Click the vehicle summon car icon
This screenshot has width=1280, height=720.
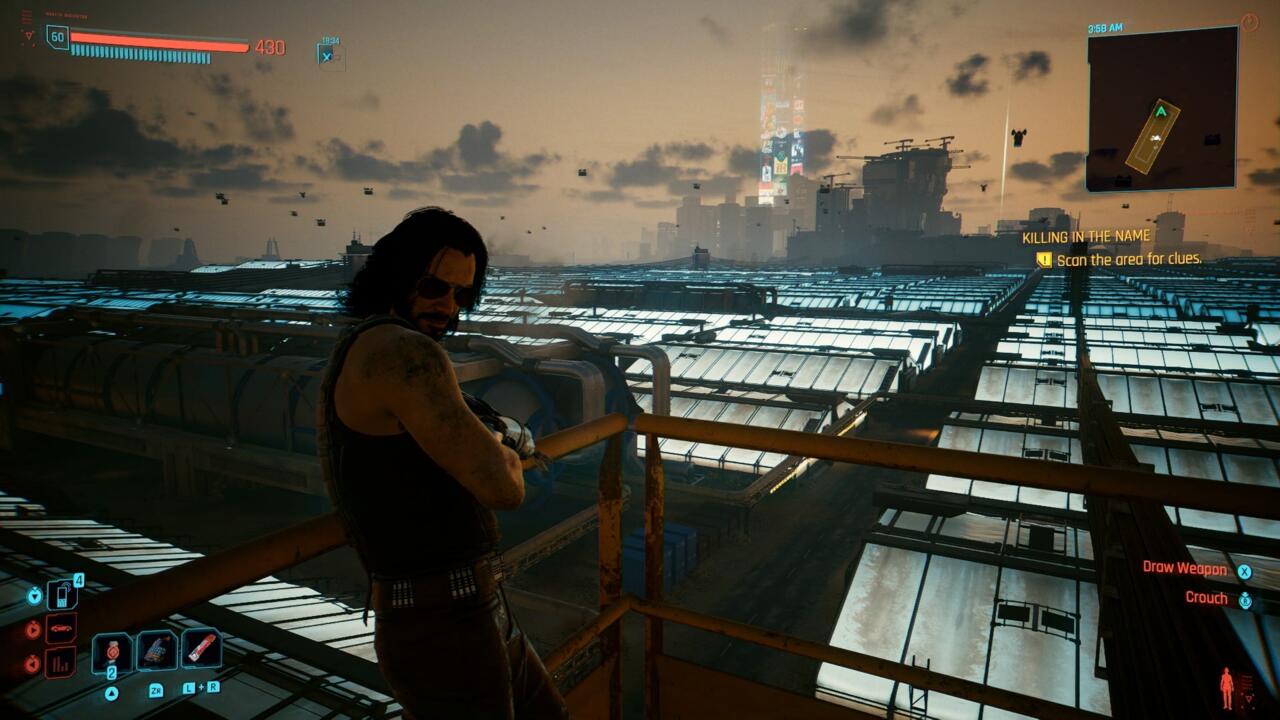[60, 627]
